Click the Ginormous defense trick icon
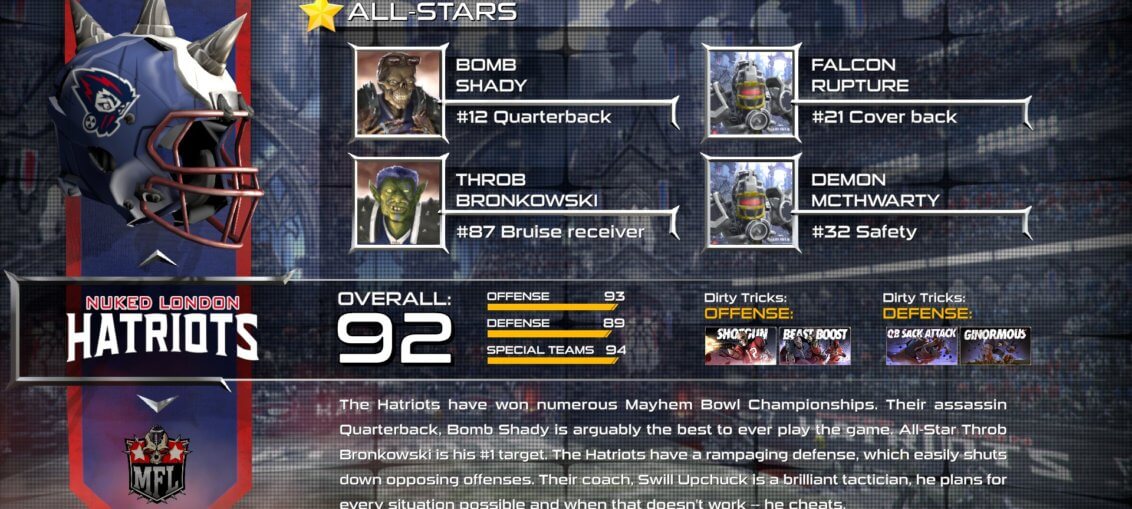 pyautogui.click(x=995, y=345)
